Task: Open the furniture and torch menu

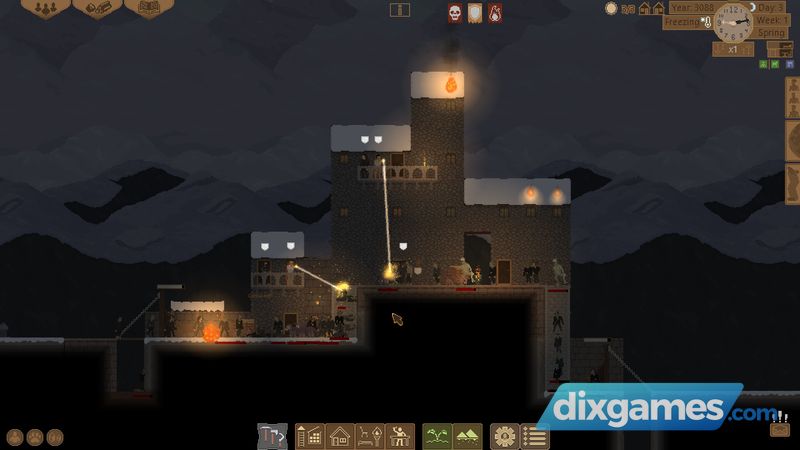Action: (369, 436)
